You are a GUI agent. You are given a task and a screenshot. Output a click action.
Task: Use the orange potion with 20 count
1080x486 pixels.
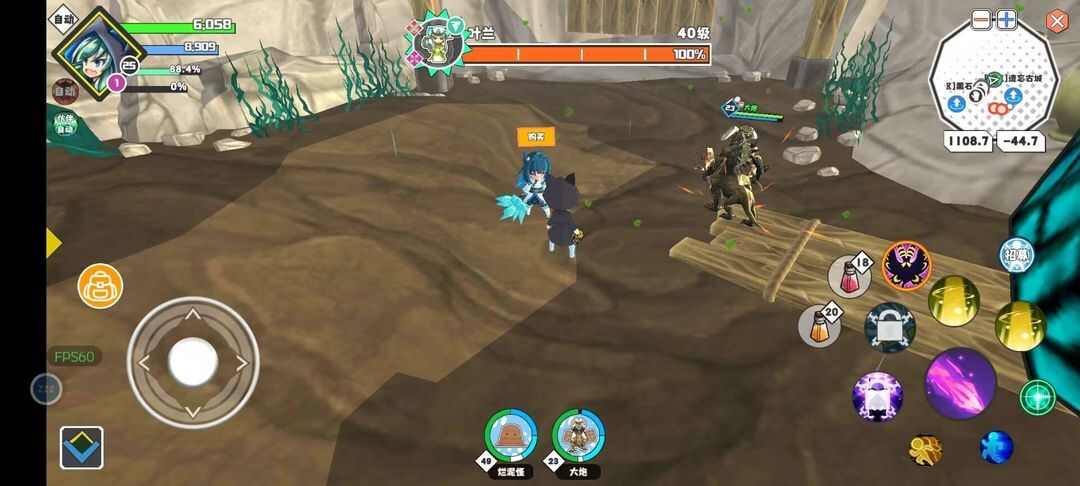(x=819, y=325)
